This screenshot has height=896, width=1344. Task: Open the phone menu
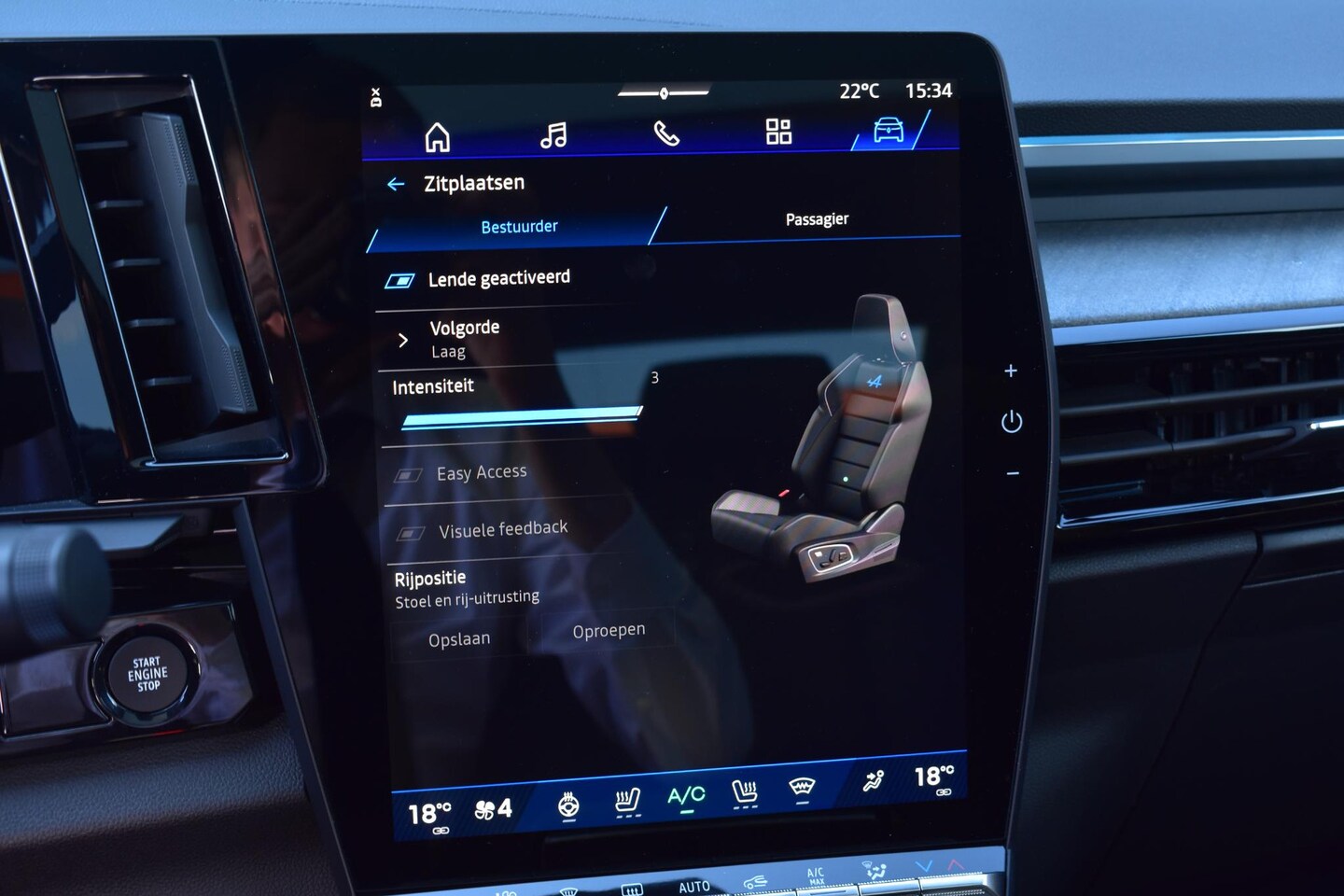click(x=666, y=134)
